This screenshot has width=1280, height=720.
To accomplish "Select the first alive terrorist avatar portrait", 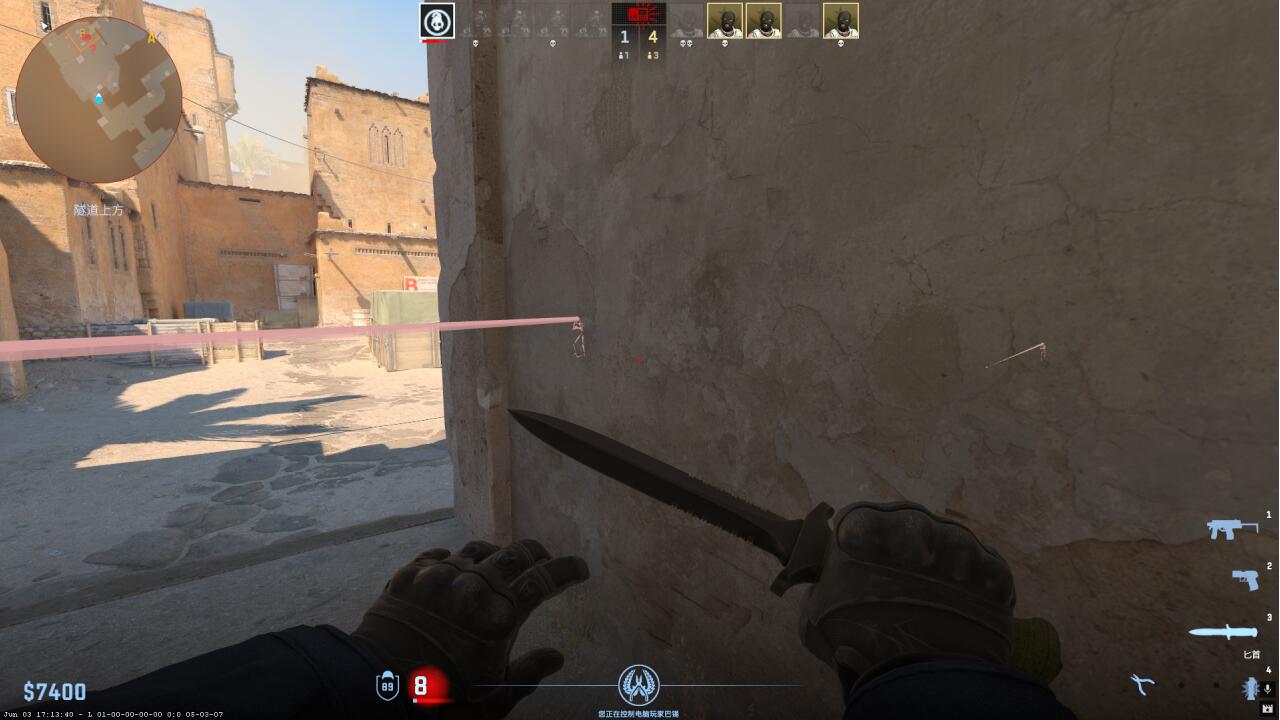I will point(725,21).
